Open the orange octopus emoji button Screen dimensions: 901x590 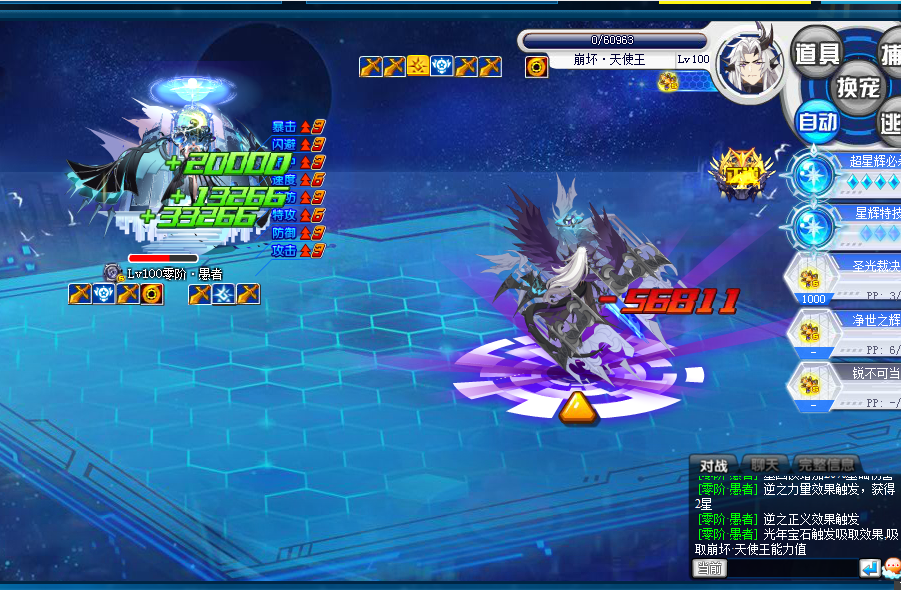(x=891, y=568)
